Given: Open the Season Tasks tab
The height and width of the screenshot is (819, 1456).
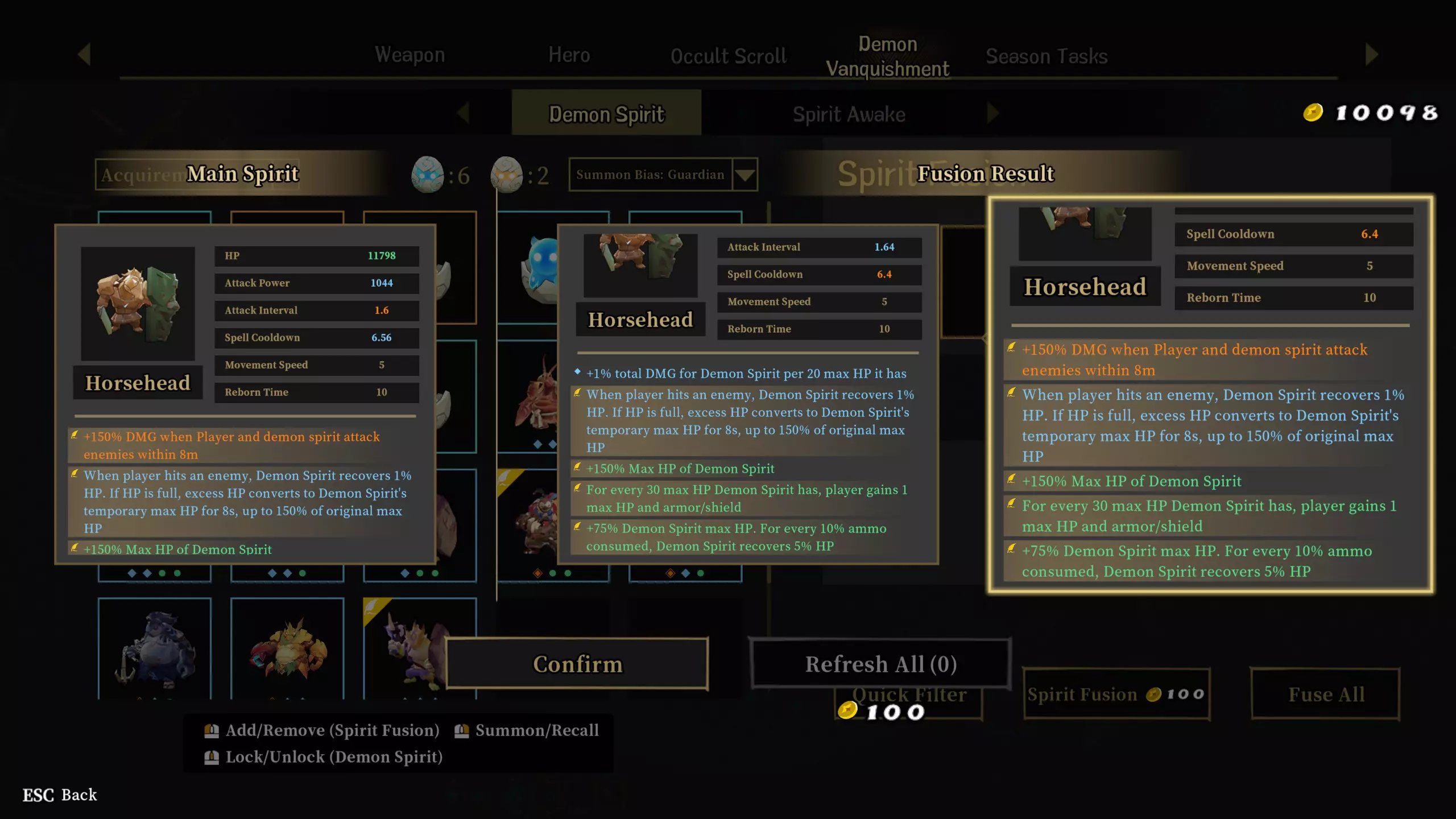Looking at the screenshot, I should [x=1046, y=56].
